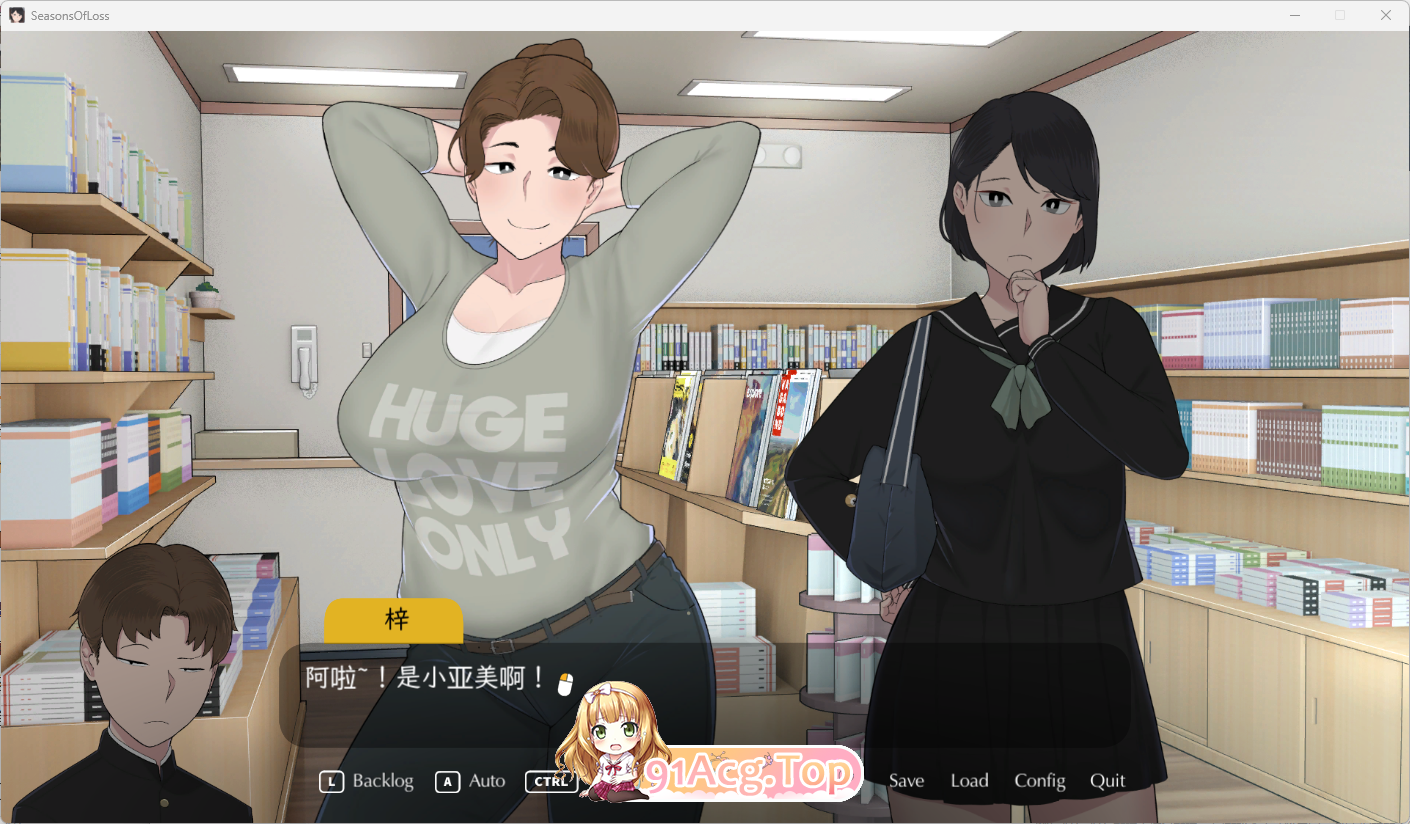Open the Load screen
Viewport: 1410px width, 824px height.
(x=968, y=781)
